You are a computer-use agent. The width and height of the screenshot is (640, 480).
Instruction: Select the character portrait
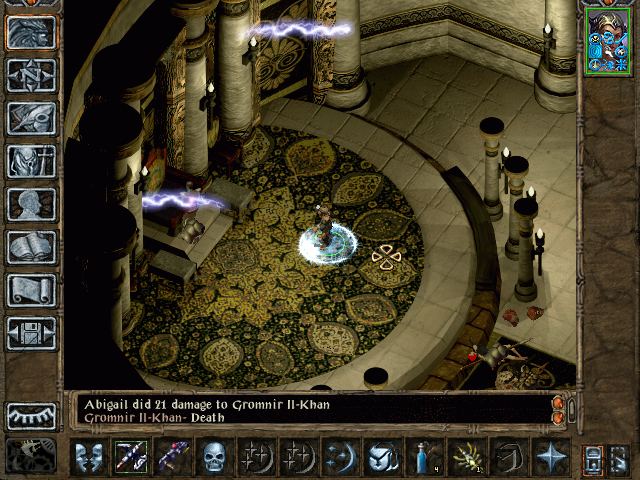tap(606, 42)
